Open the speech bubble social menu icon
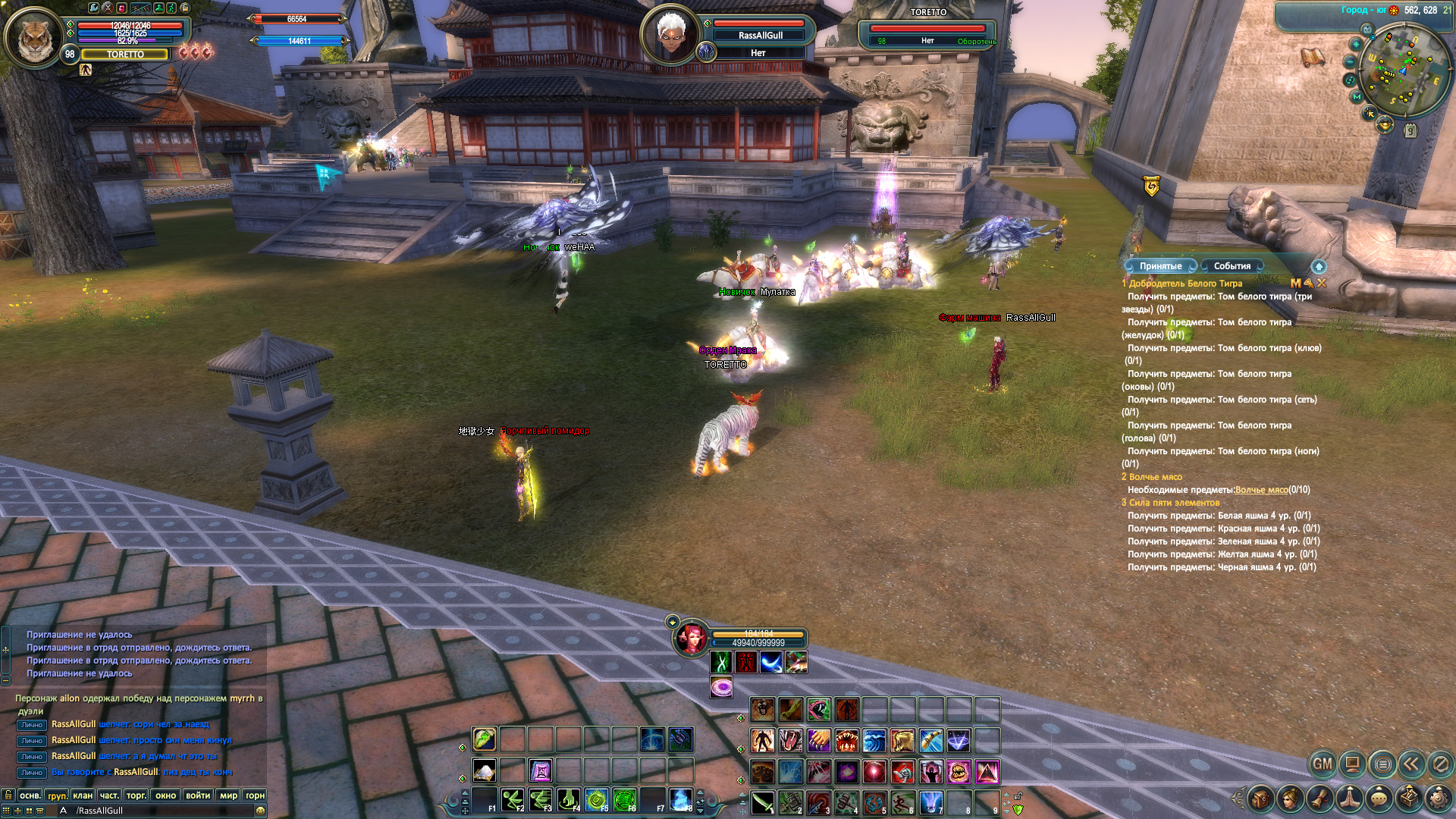The height and width of the screenshot is (819, 1456). (x=1379, y=799)
